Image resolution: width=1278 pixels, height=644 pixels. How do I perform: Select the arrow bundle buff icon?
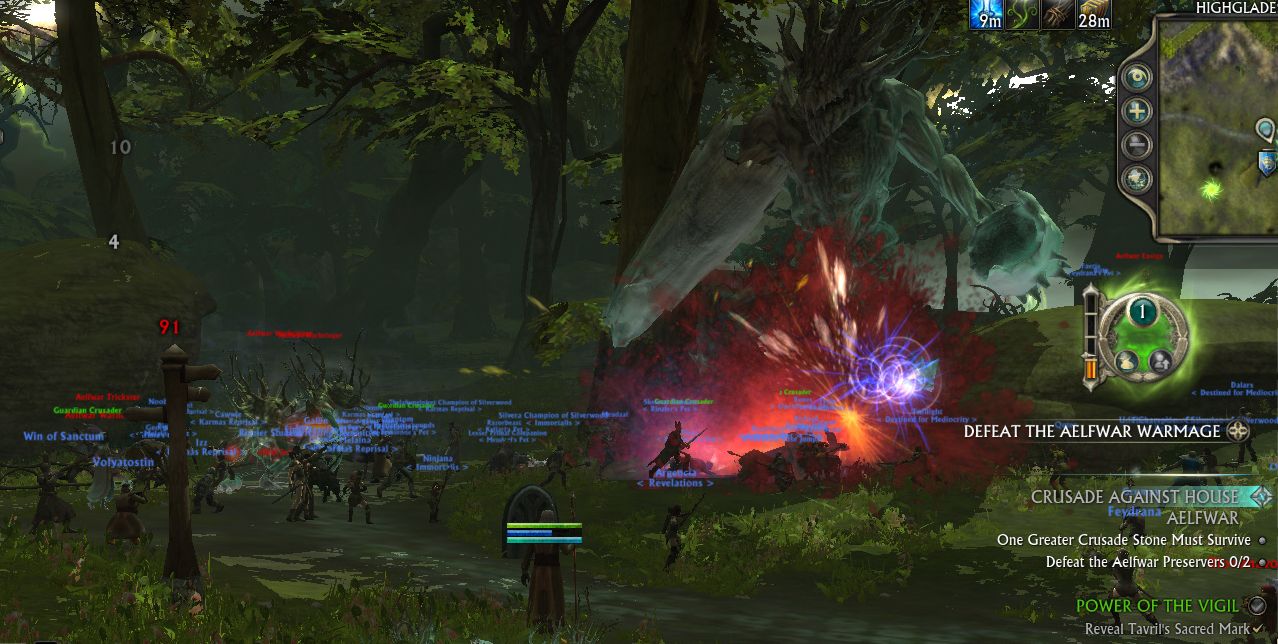click(1056, 14)
